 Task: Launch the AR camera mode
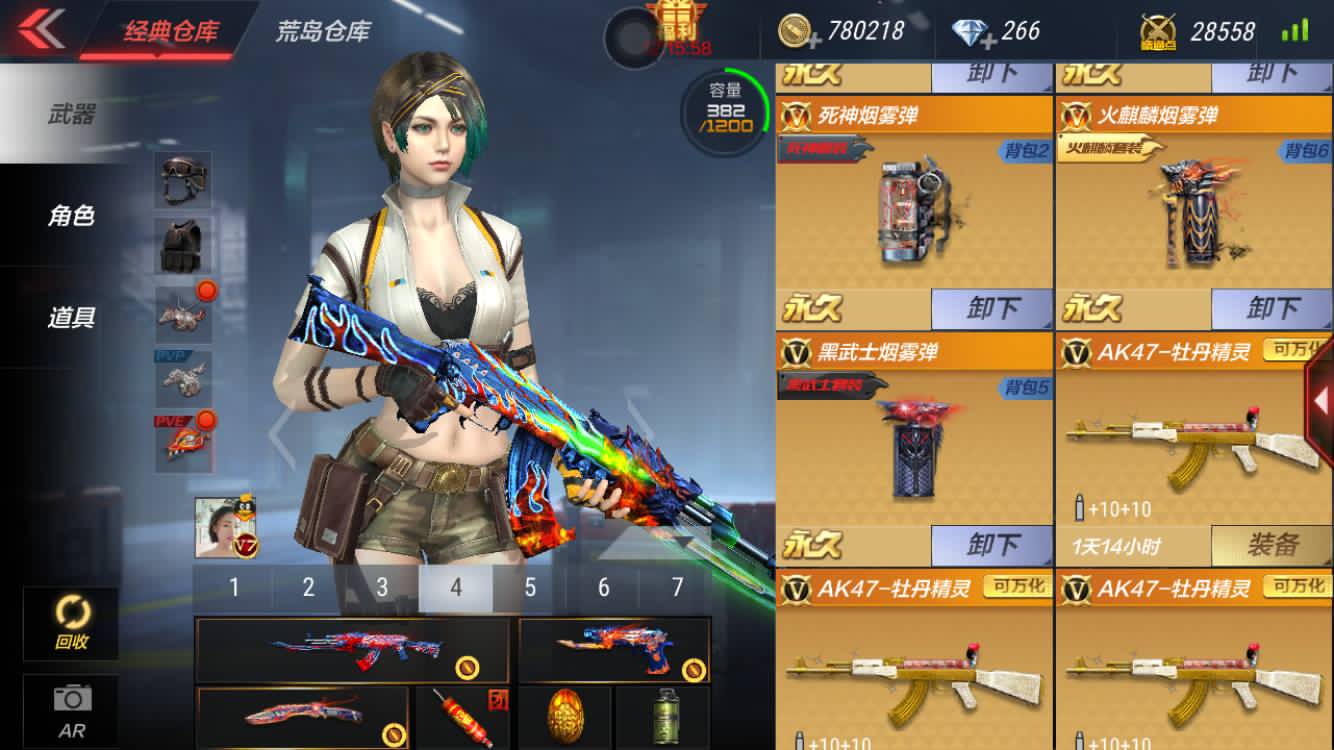71,709
